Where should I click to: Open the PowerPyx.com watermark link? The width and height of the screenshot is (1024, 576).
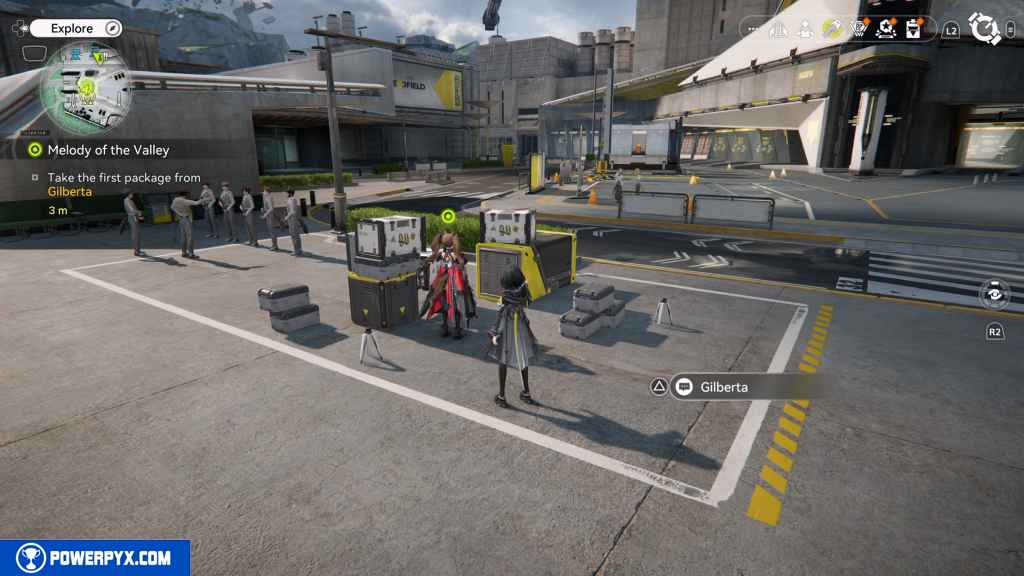(x=95, y=558)
